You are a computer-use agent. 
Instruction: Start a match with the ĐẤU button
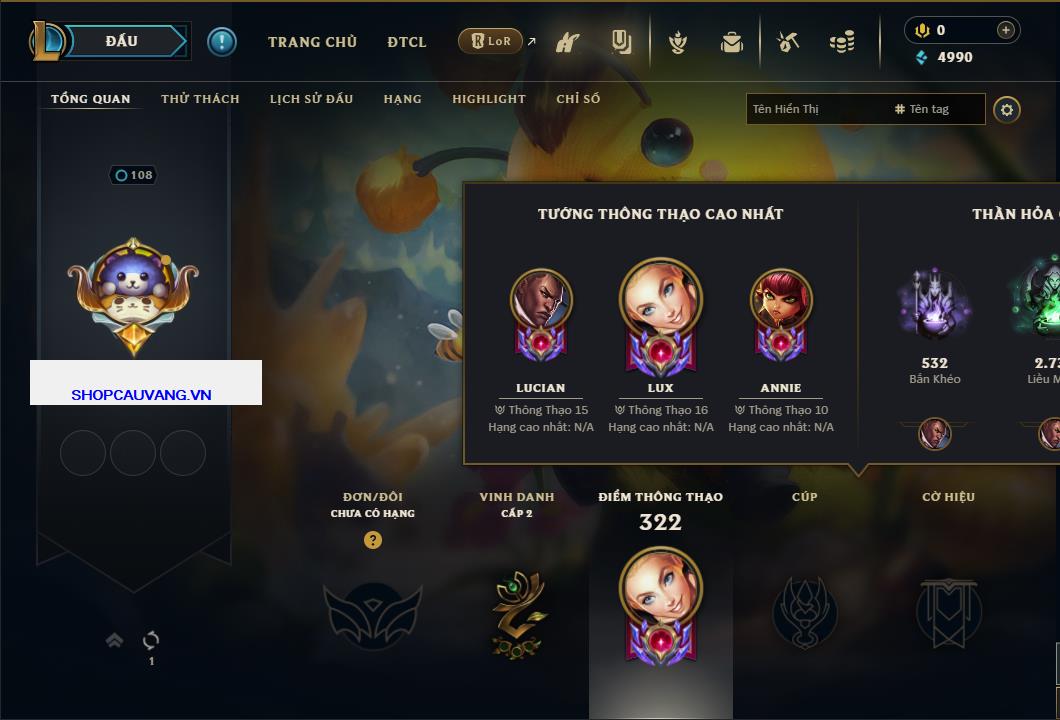[x=123, y=41]
